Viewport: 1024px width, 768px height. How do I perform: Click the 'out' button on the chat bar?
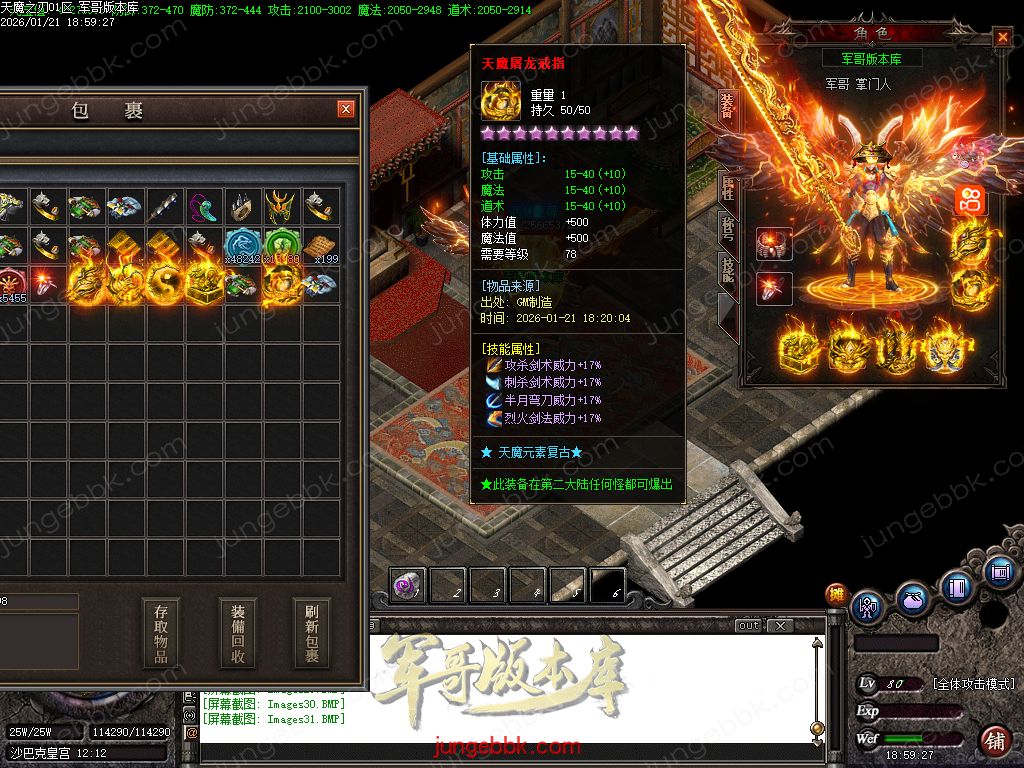pyautogui.click(x=749, y=626)
